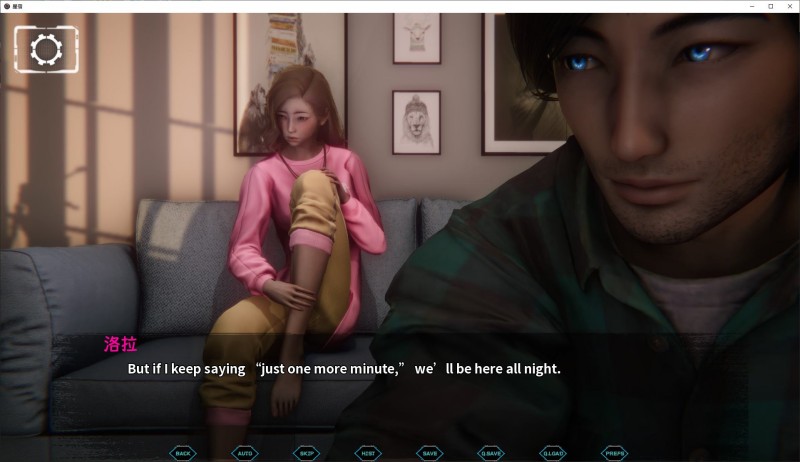Screen dimensions: 800x462
Task: Open the gear settings icon
Action: tap(44, 49)
